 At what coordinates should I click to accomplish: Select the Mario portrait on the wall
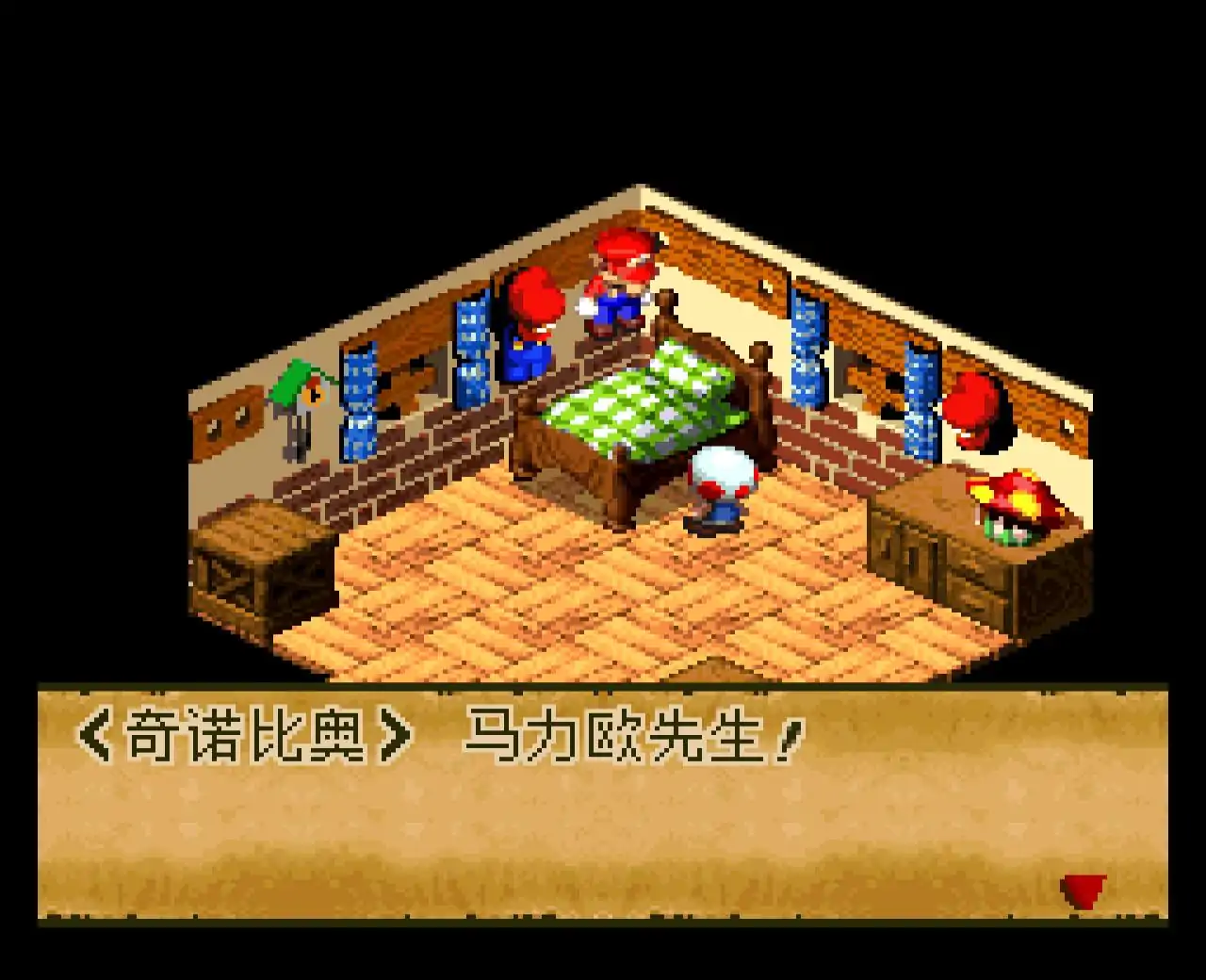point(532,325)
